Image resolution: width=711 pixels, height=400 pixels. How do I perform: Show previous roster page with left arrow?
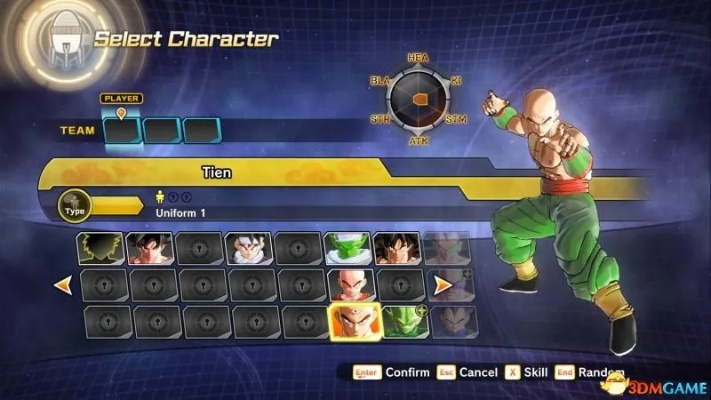(63, 285)
